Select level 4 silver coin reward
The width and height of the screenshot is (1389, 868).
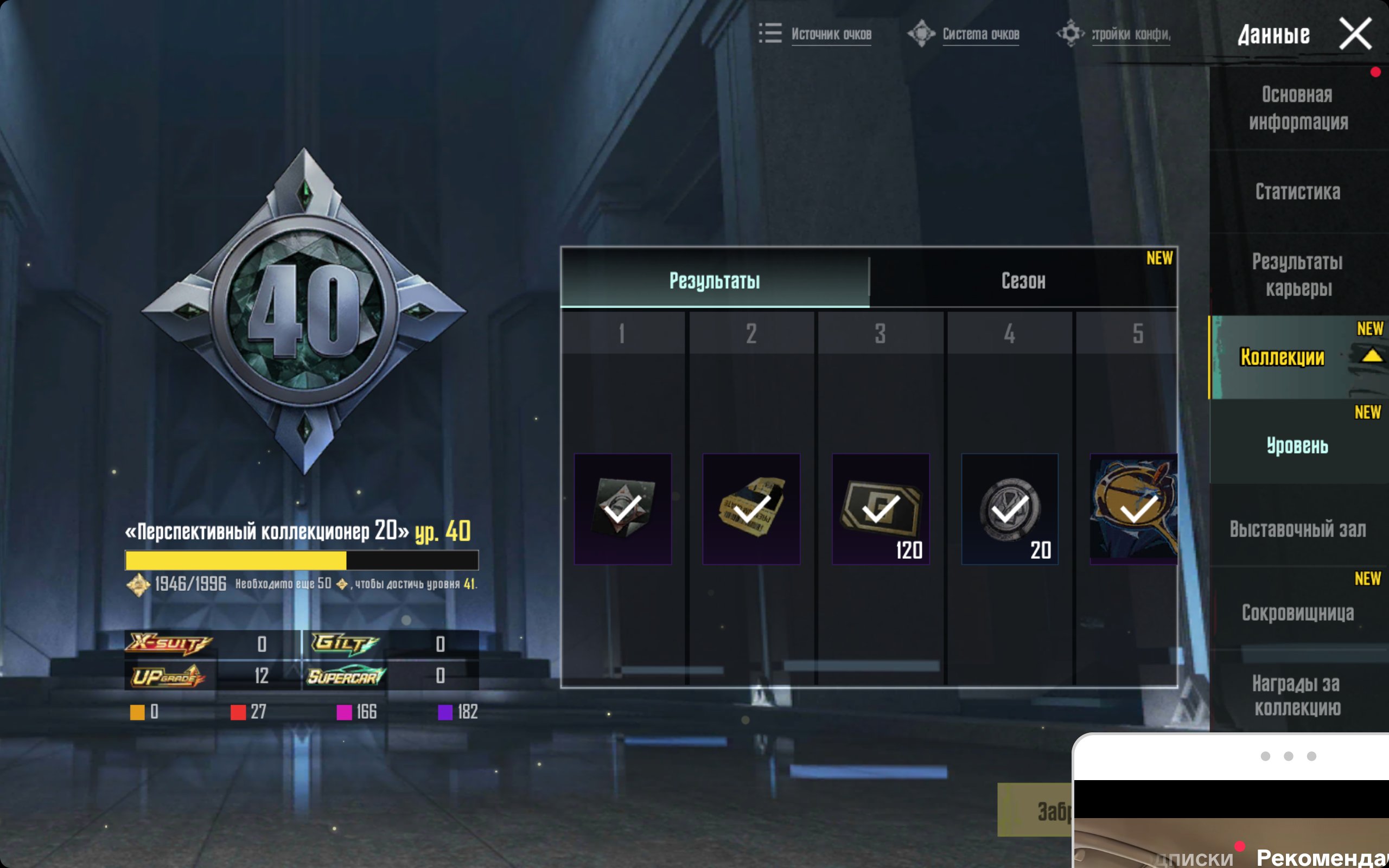(x=1010, y=509)
